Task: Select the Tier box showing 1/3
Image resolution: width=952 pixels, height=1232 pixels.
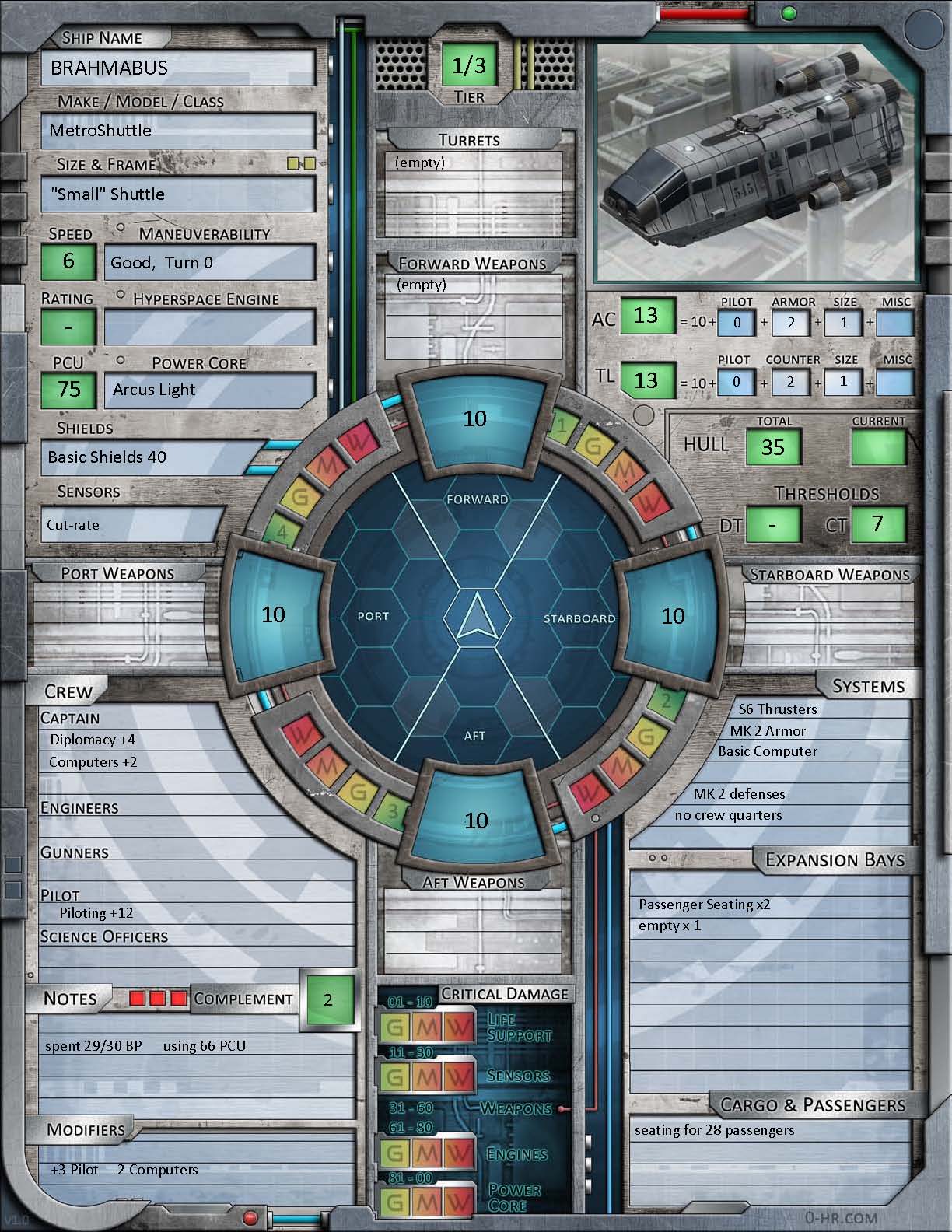Action: pos(469,66)
